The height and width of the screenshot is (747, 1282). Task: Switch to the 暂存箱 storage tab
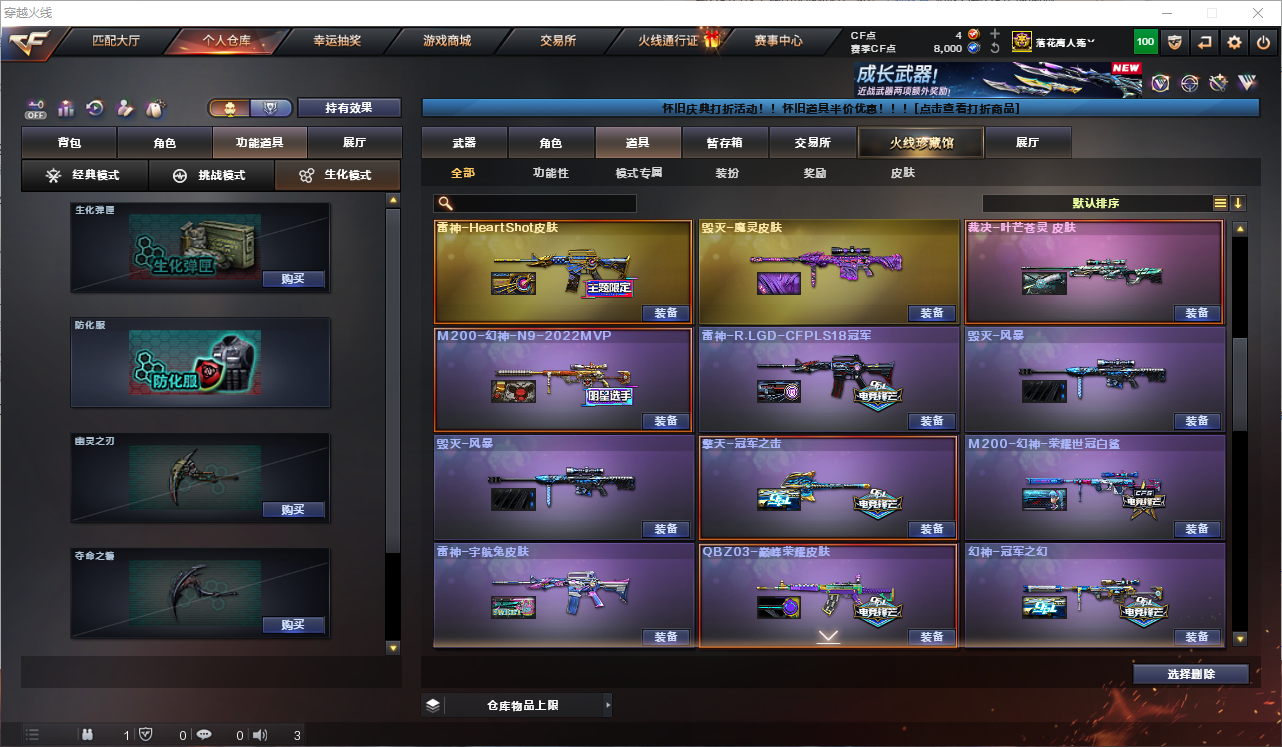[724, 143]
